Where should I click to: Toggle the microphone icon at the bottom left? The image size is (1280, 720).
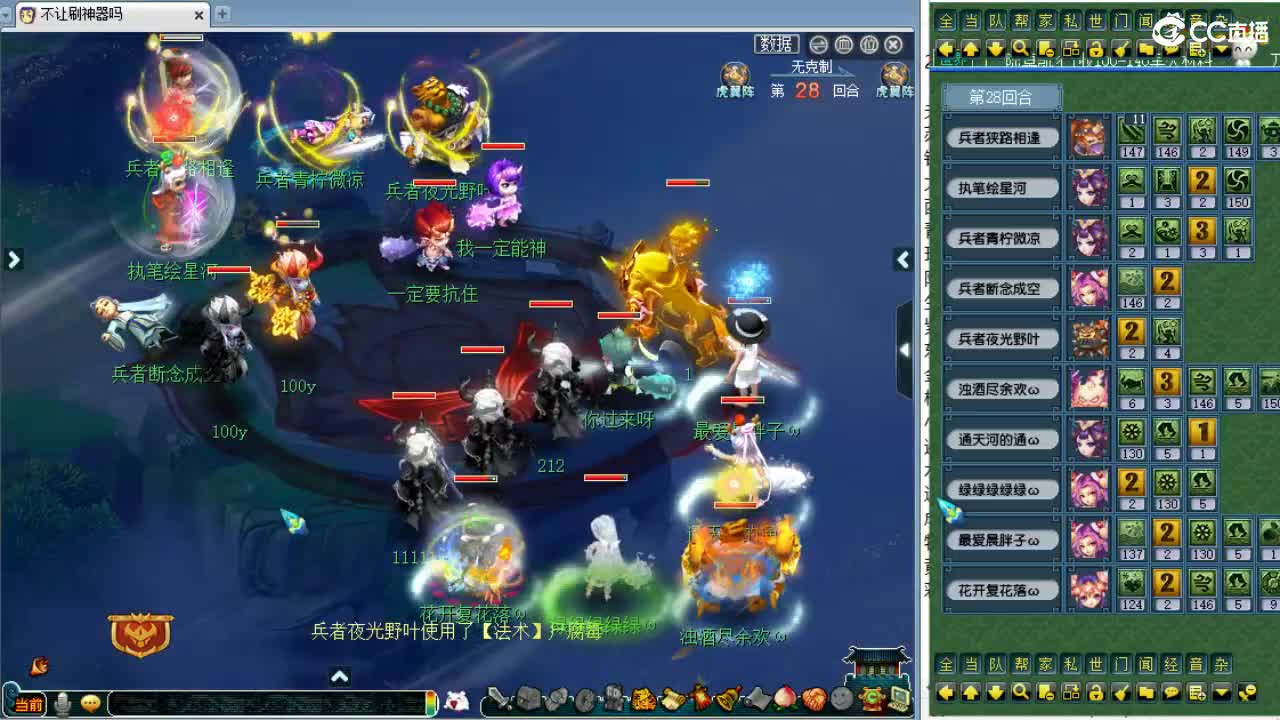(62, 702)
